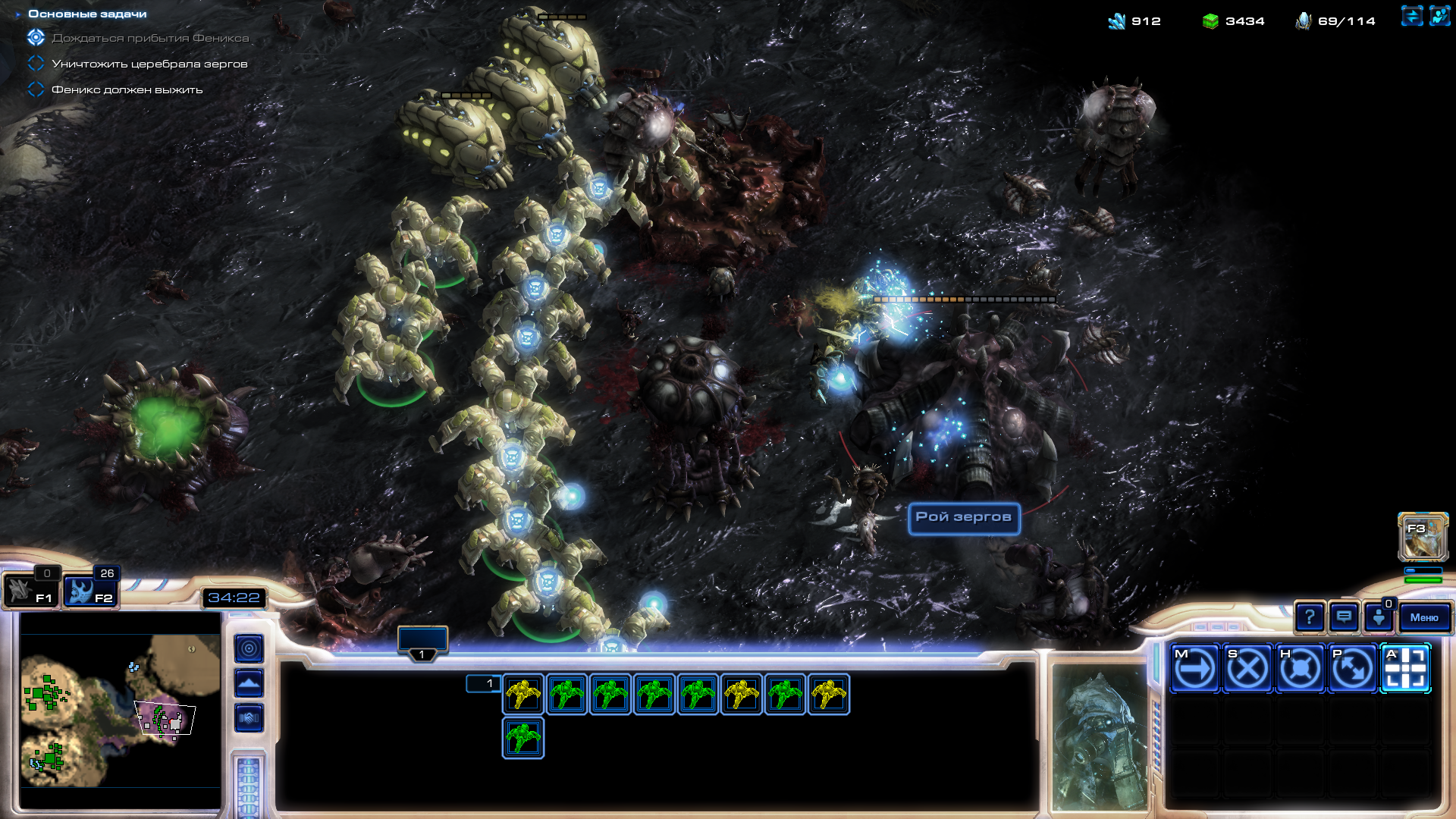This screenshot has height=819, width=1456.
Task: Click the question mark help button
Action: (1310, 617)
